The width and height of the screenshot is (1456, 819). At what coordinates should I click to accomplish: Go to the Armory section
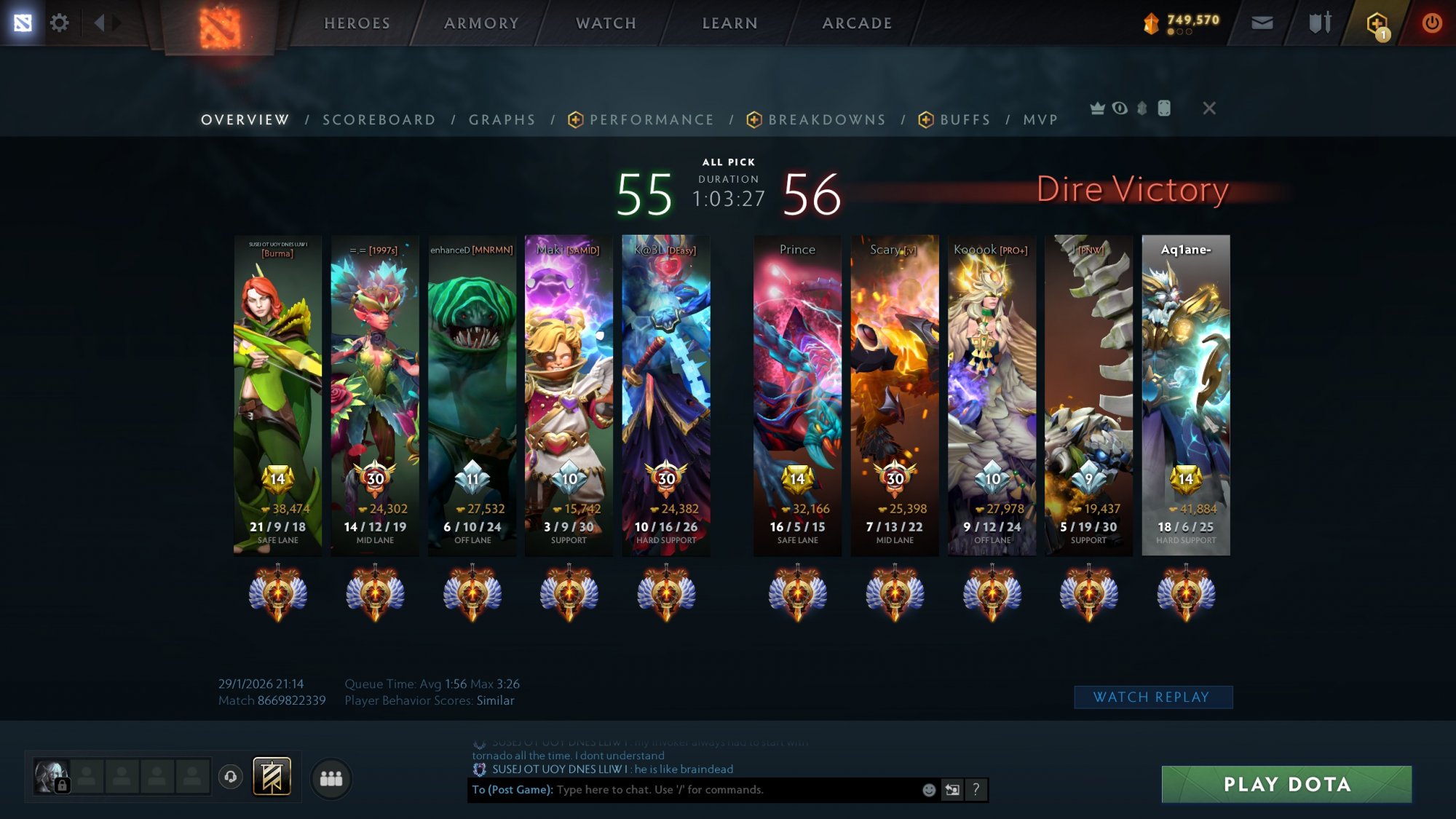481,23
